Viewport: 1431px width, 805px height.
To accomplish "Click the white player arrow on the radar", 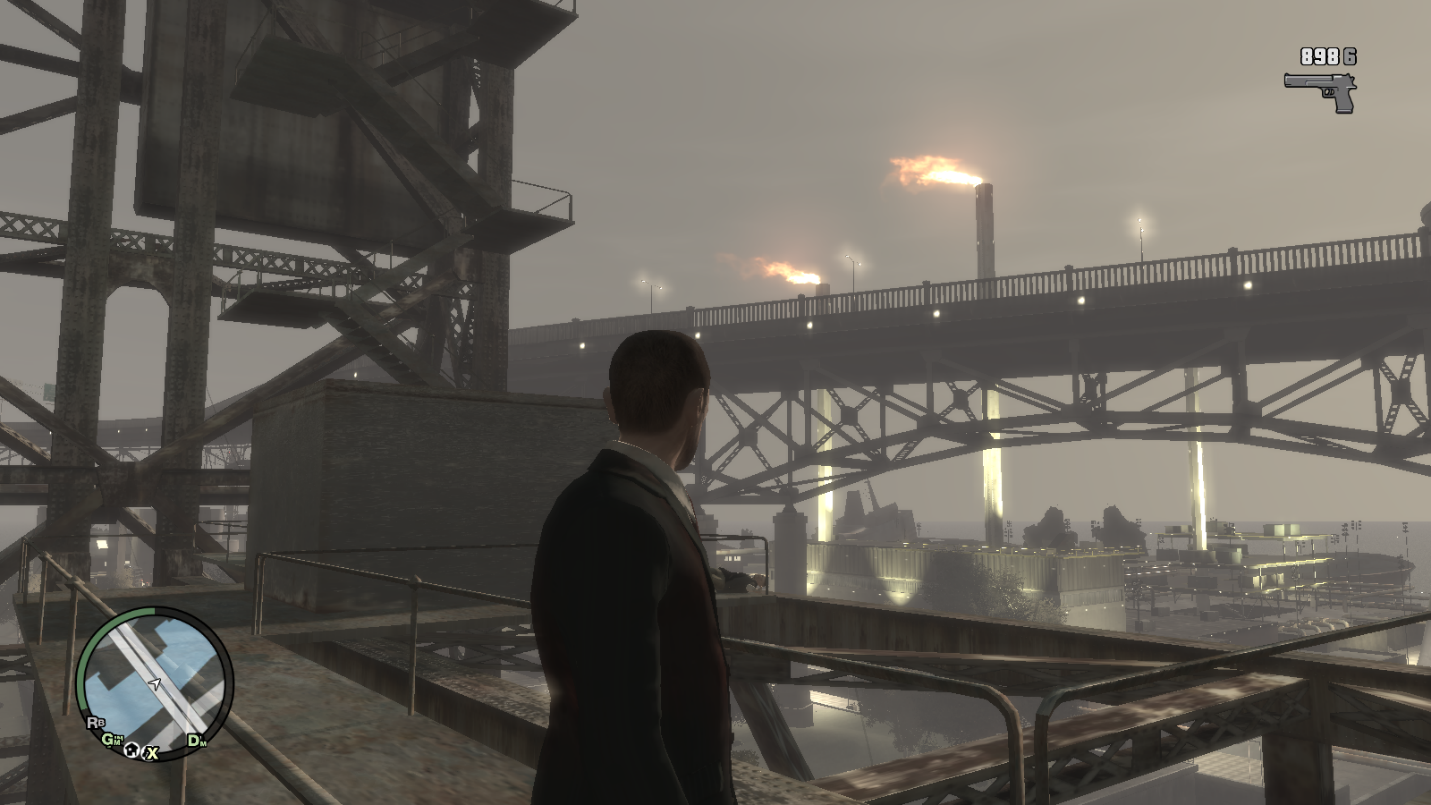I will point(155,684).
